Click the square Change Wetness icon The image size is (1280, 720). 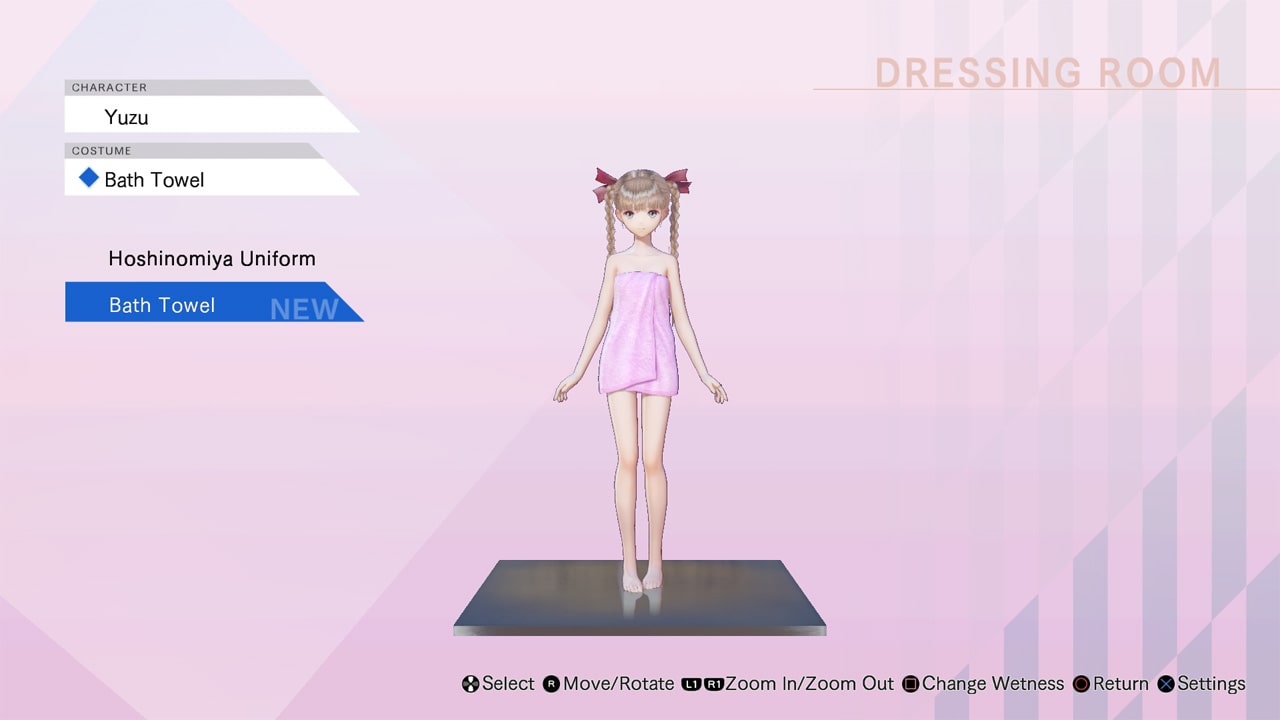[x=908, y=684]
